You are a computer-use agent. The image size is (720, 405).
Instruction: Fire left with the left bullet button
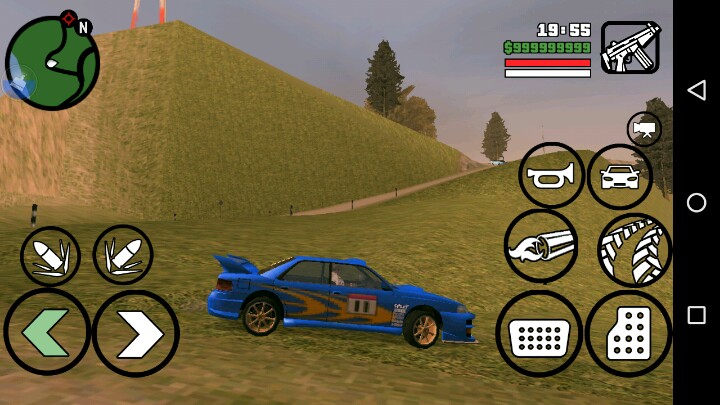tap(50, 256)
